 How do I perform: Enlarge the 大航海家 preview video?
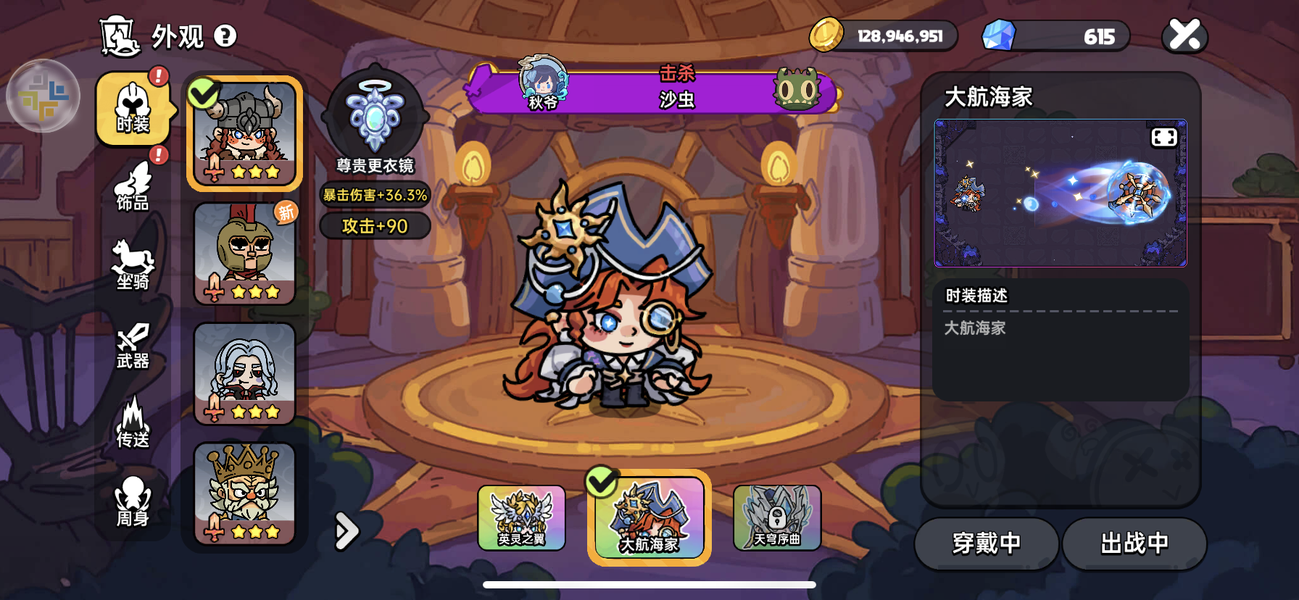click(1164, 138)
